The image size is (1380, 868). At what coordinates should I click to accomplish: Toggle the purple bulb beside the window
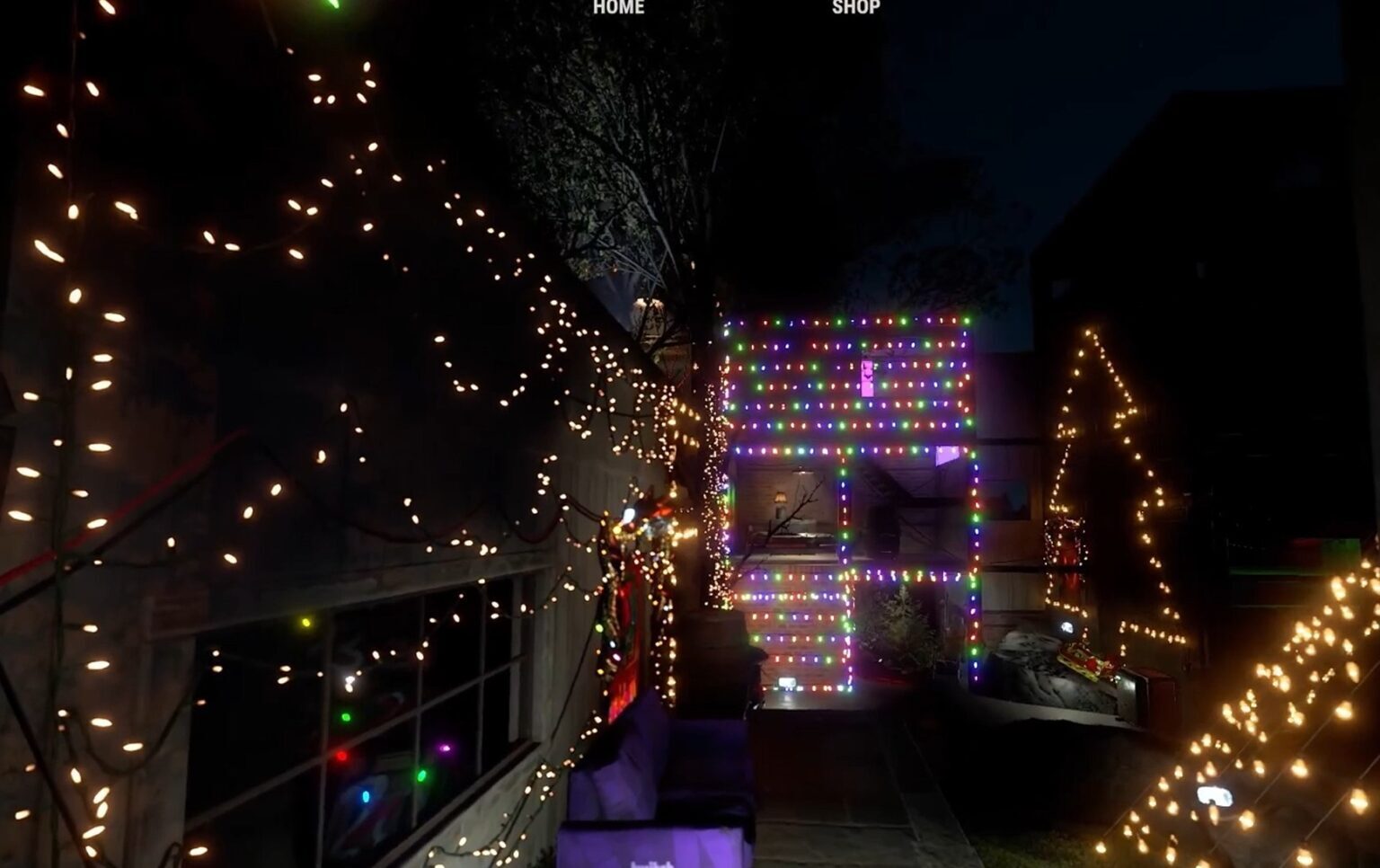[446, 747]
